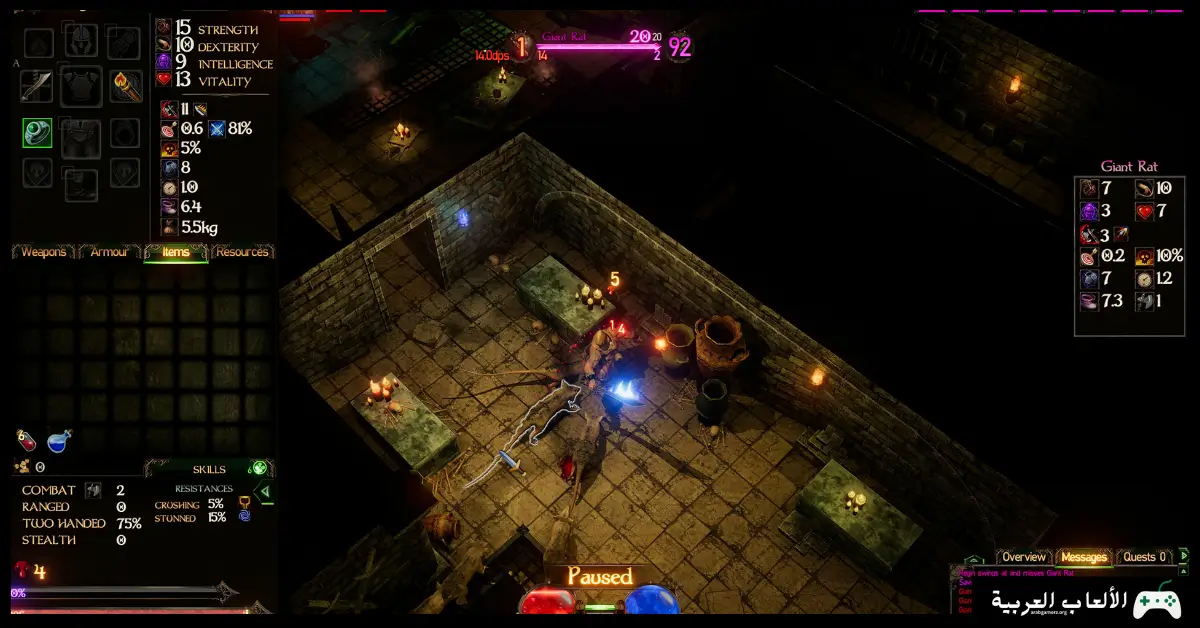The image size is (1200, 628).
Task: Select the equipped torch slot
Action: coord(125,86)
